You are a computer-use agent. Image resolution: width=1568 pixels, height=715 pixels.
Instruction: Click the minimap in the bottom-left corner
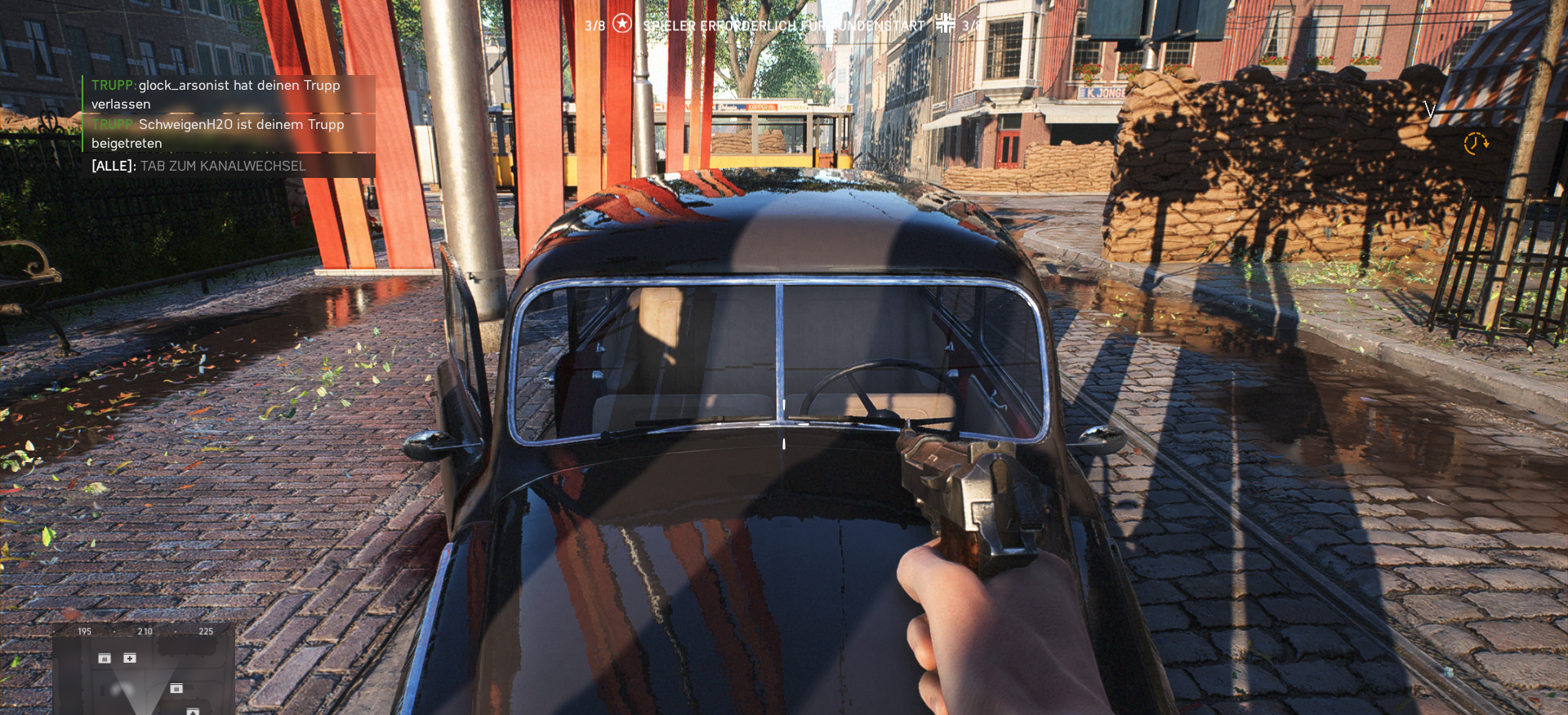point(144,671)
